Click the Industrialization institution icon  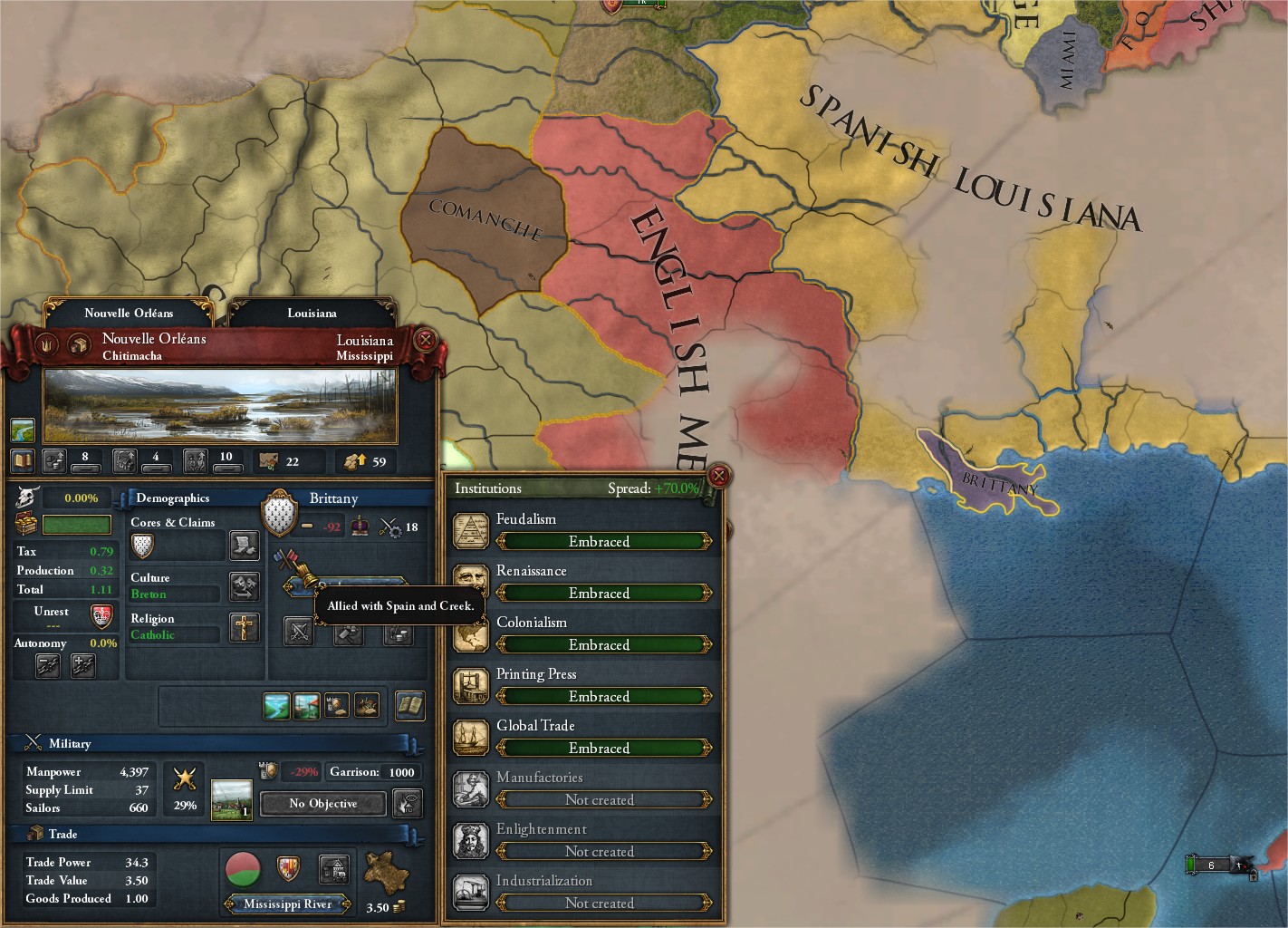[472, 892]
